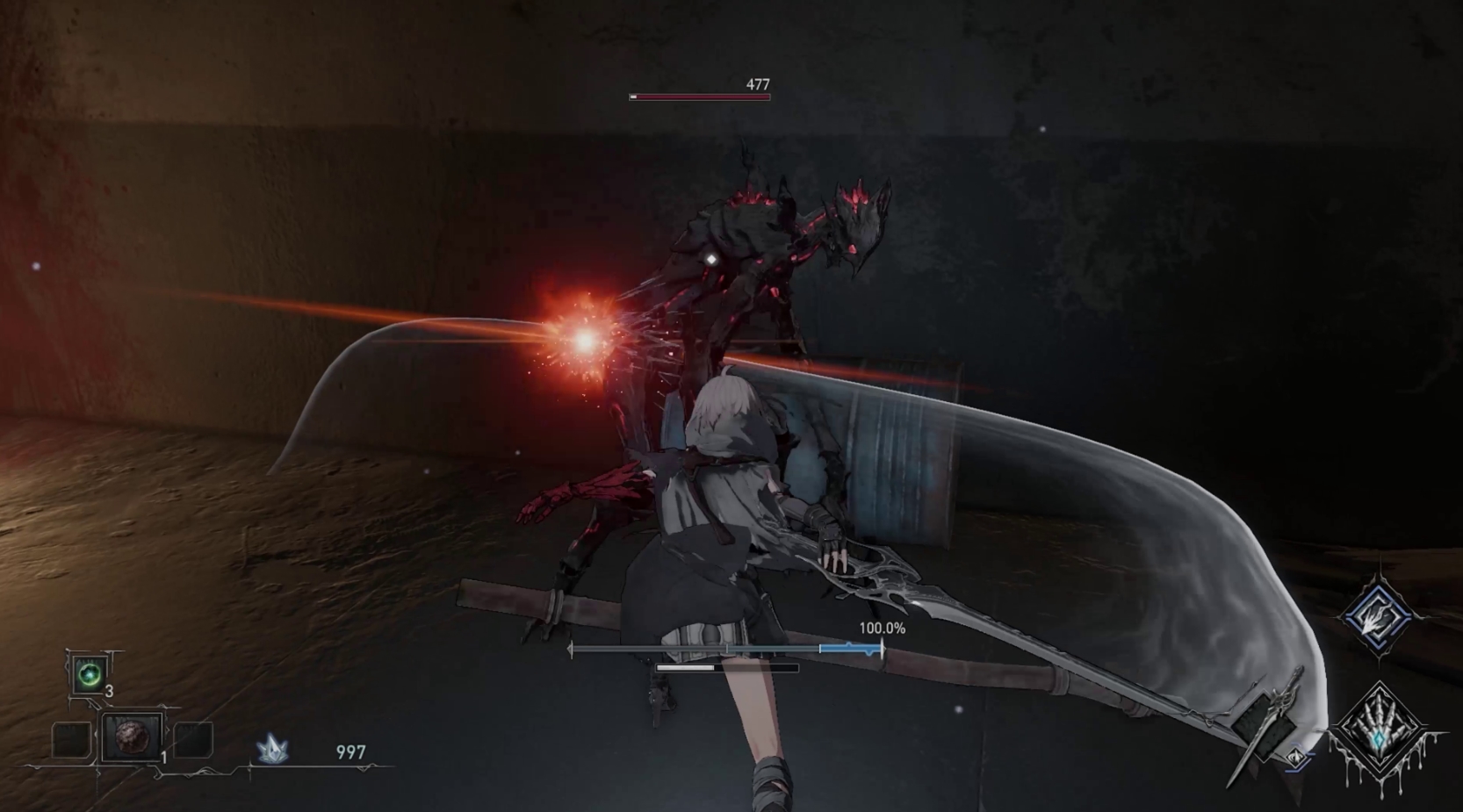Select the round stone item slot

[x=133, y=737]
